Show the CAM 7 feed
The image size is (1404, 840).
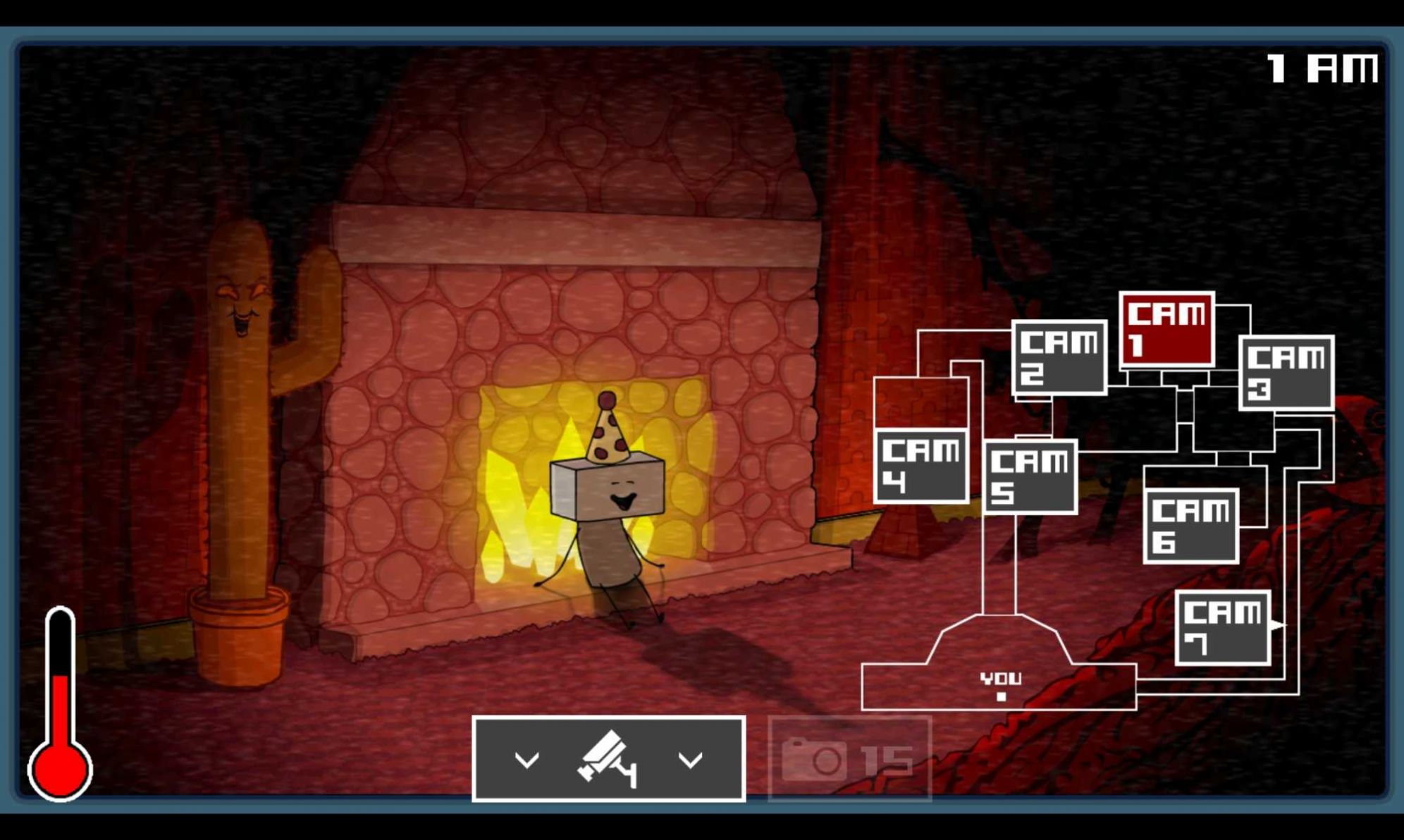[1223, 628]
